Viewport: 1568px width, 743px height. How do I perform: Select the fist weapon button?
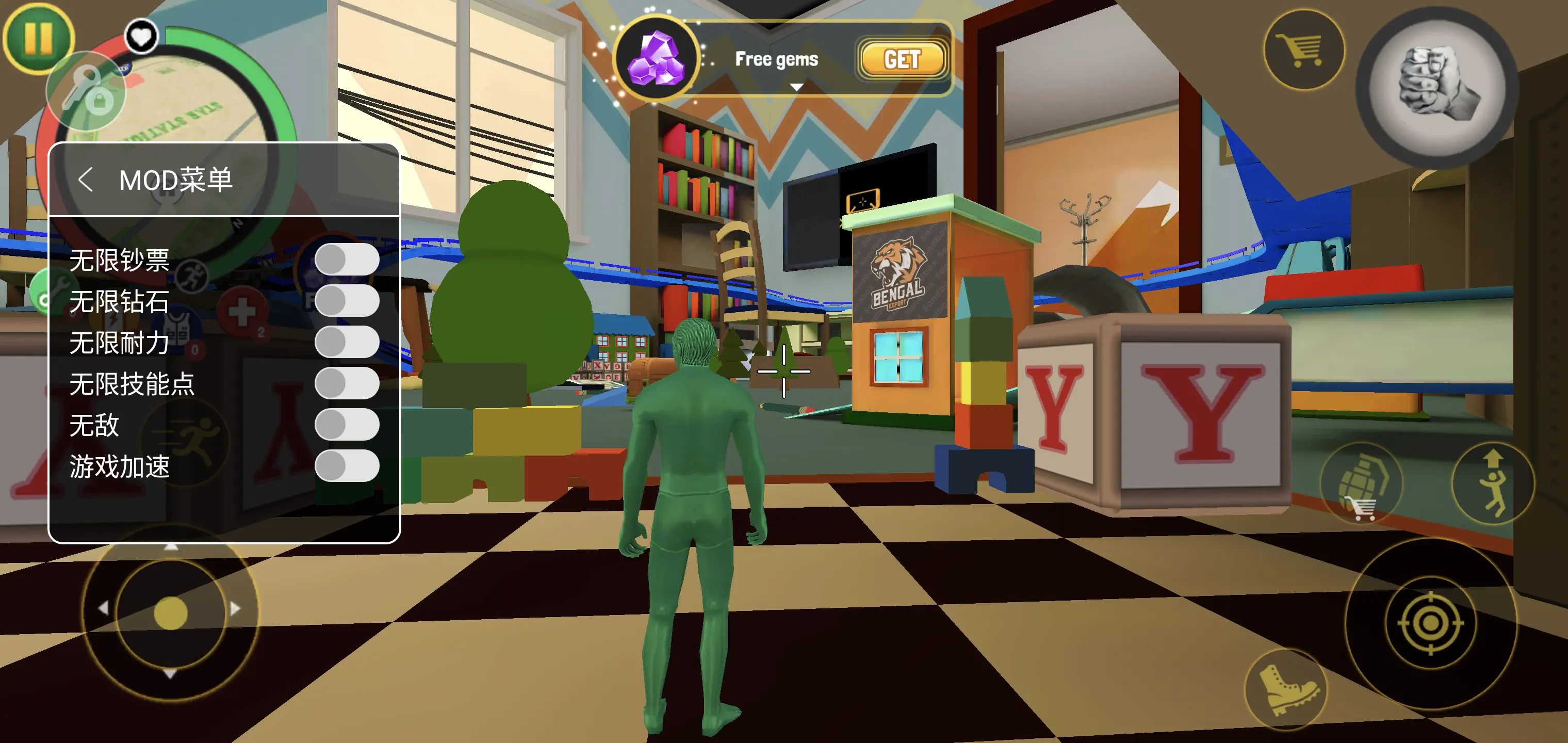click(1437, 87)
